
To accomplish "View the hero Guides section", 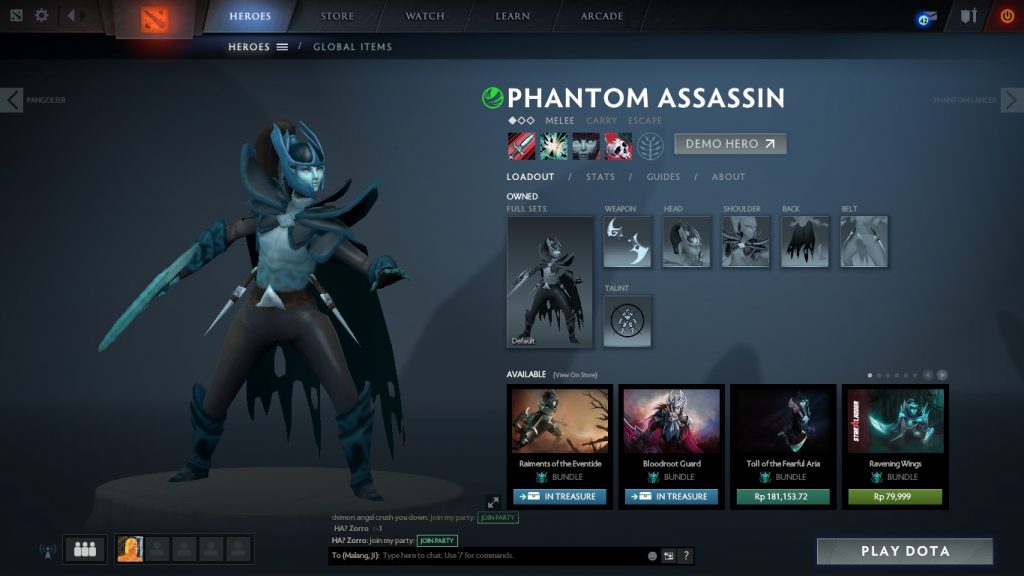I will (663, 177).
